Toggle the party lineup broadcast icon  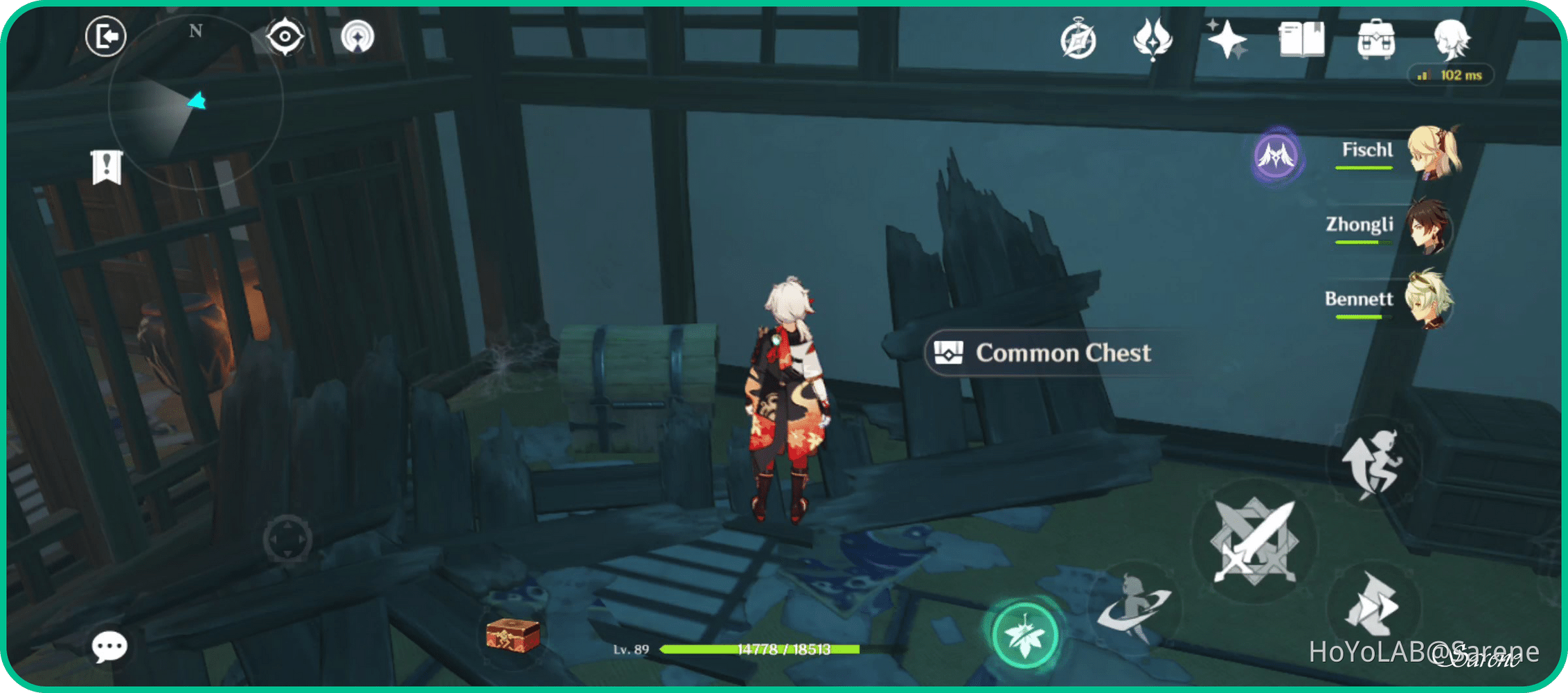(357, 38)
